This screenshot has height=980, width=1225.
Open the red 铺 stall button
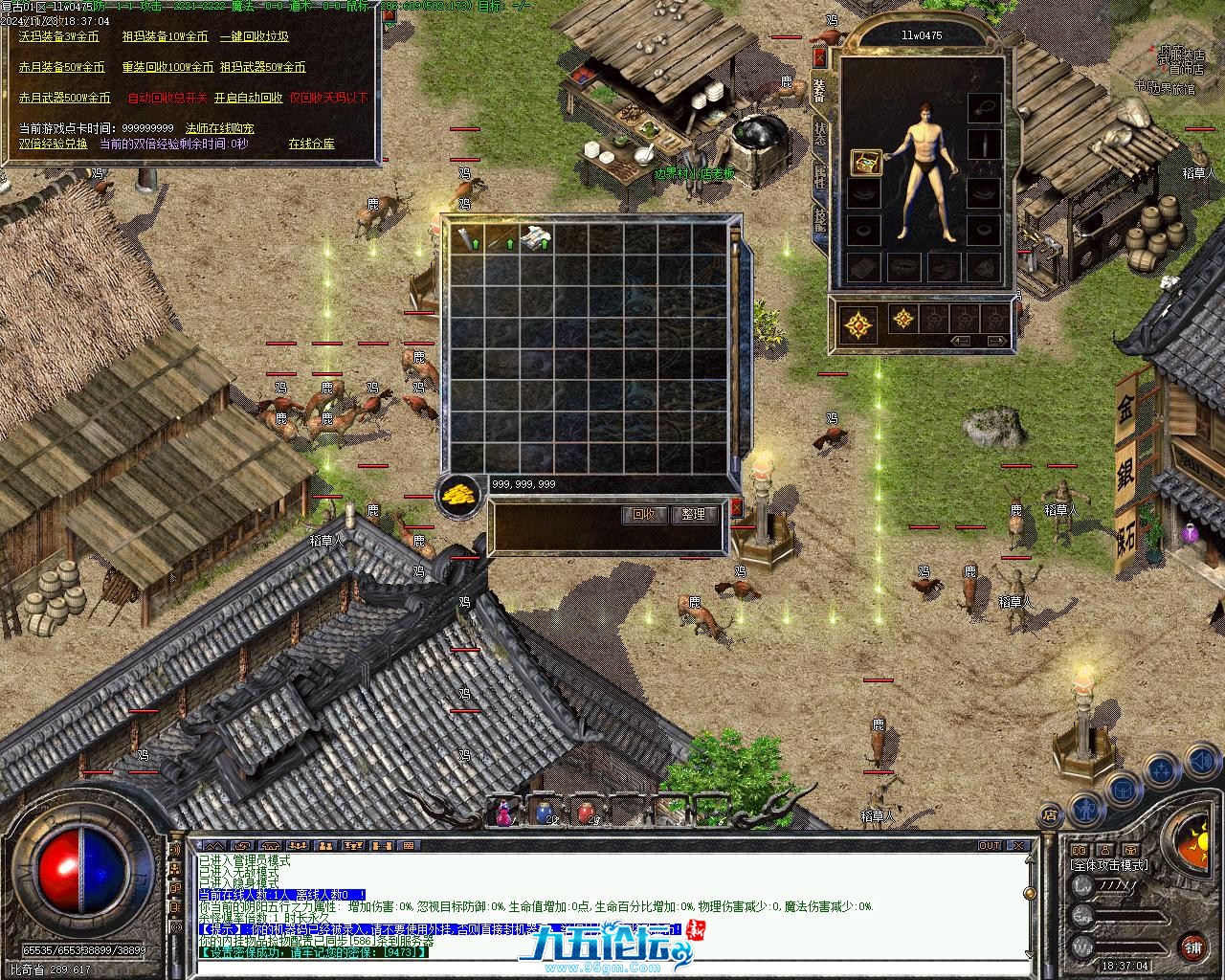tap(1192, 948)
